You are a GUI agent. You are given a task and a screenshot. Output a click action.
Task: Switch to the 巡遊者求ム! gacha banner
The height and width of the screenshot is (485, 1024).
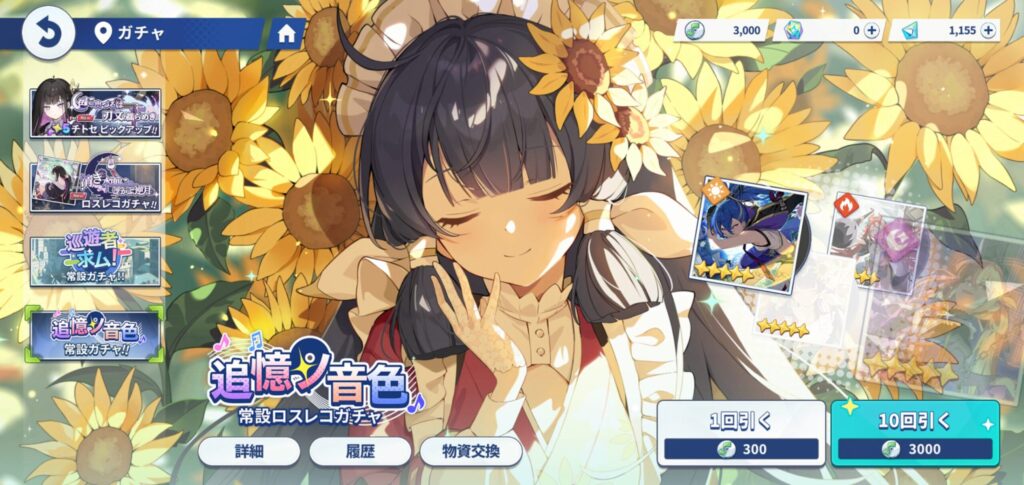(x=96, y=260)
